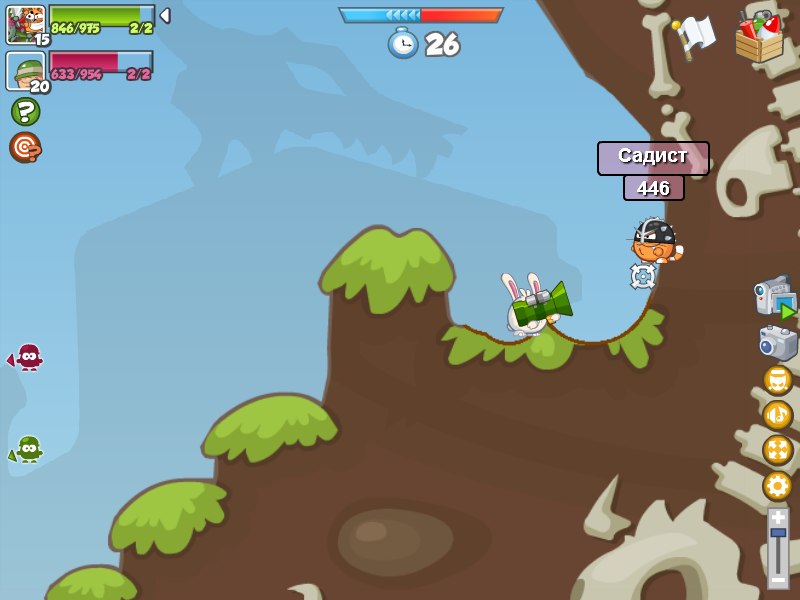800x600 pixels.
Task: Click the round hat-and-mustache face button
Action: (x=777, y=380)
